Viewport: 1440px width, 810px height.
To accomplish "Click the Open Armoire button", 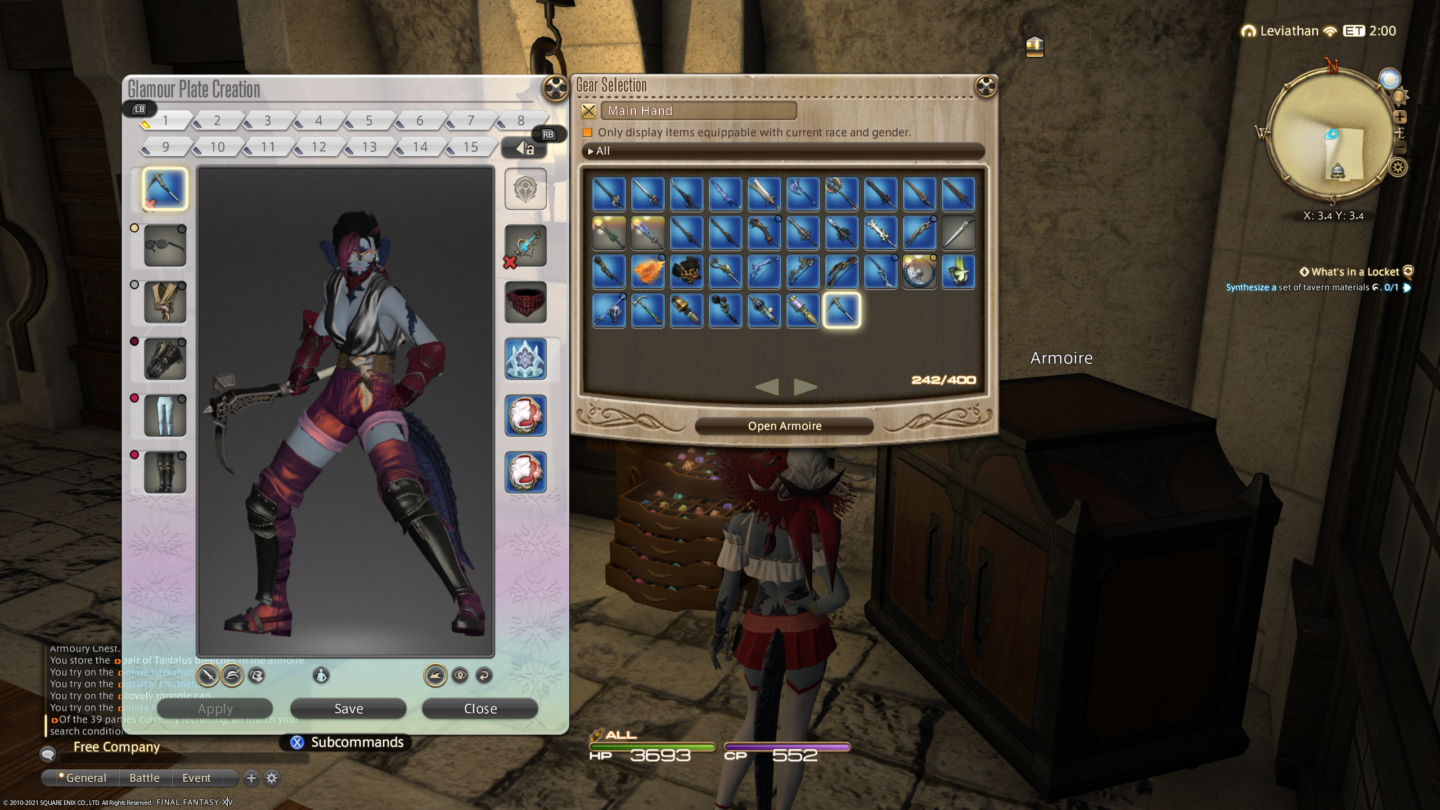I will [783, 424].
